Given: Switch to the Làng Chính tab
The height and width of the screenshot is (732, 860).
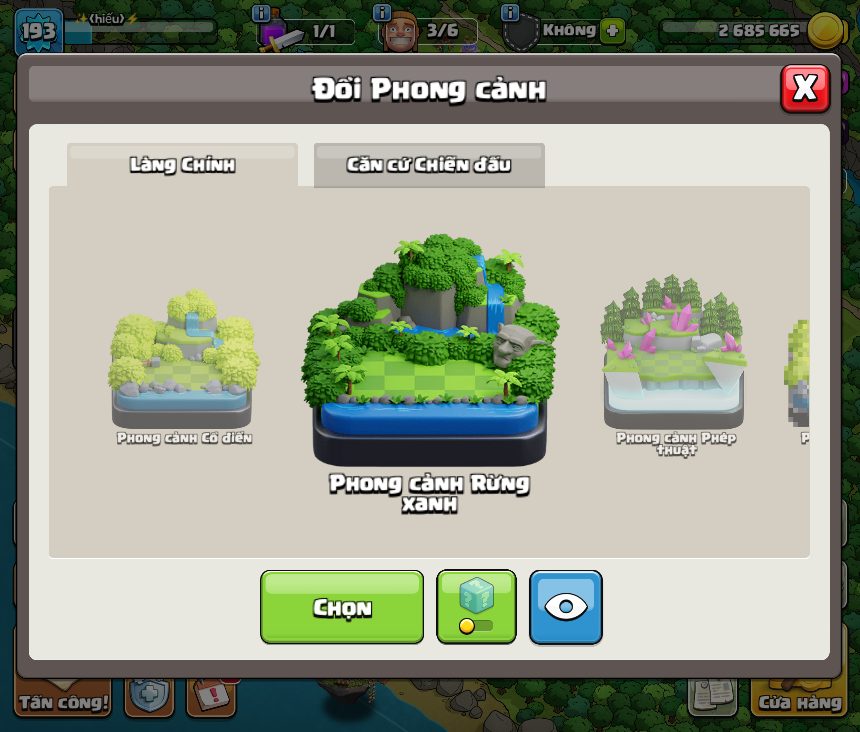Looking at the screenshot, I should (x=182, y=165).
